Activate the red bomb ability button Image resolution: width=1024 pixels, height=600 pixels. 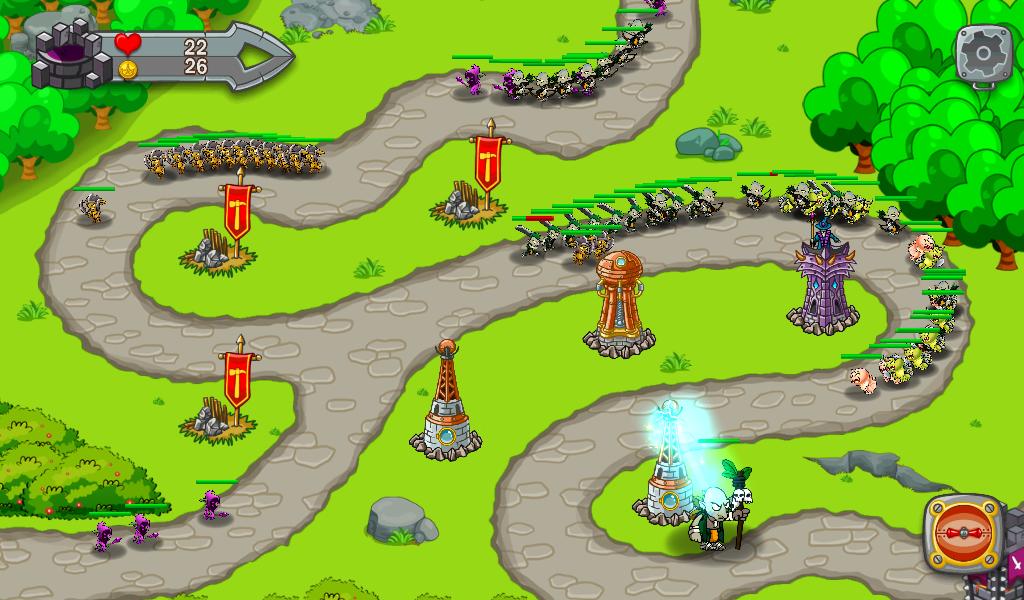[965, 535]
